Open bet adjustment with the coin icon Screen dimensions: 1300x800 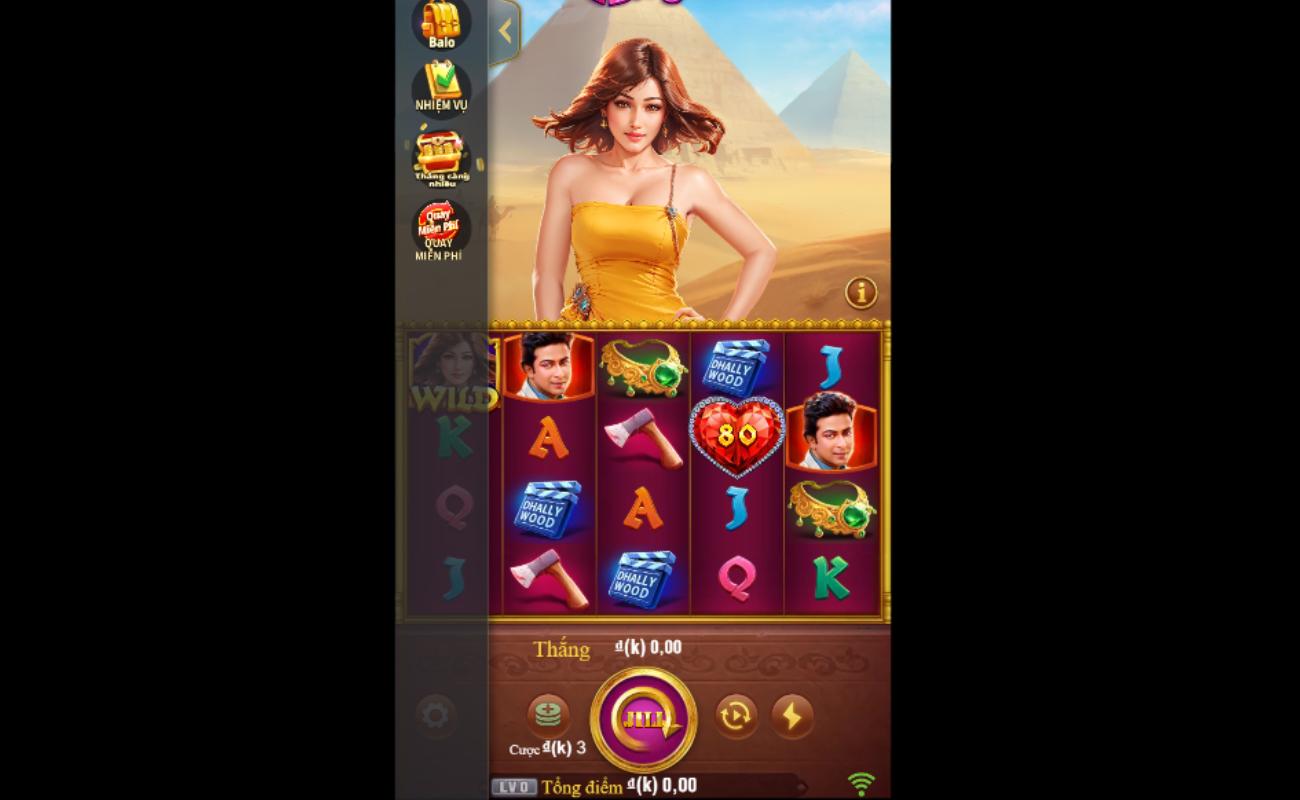pos(549,716)
